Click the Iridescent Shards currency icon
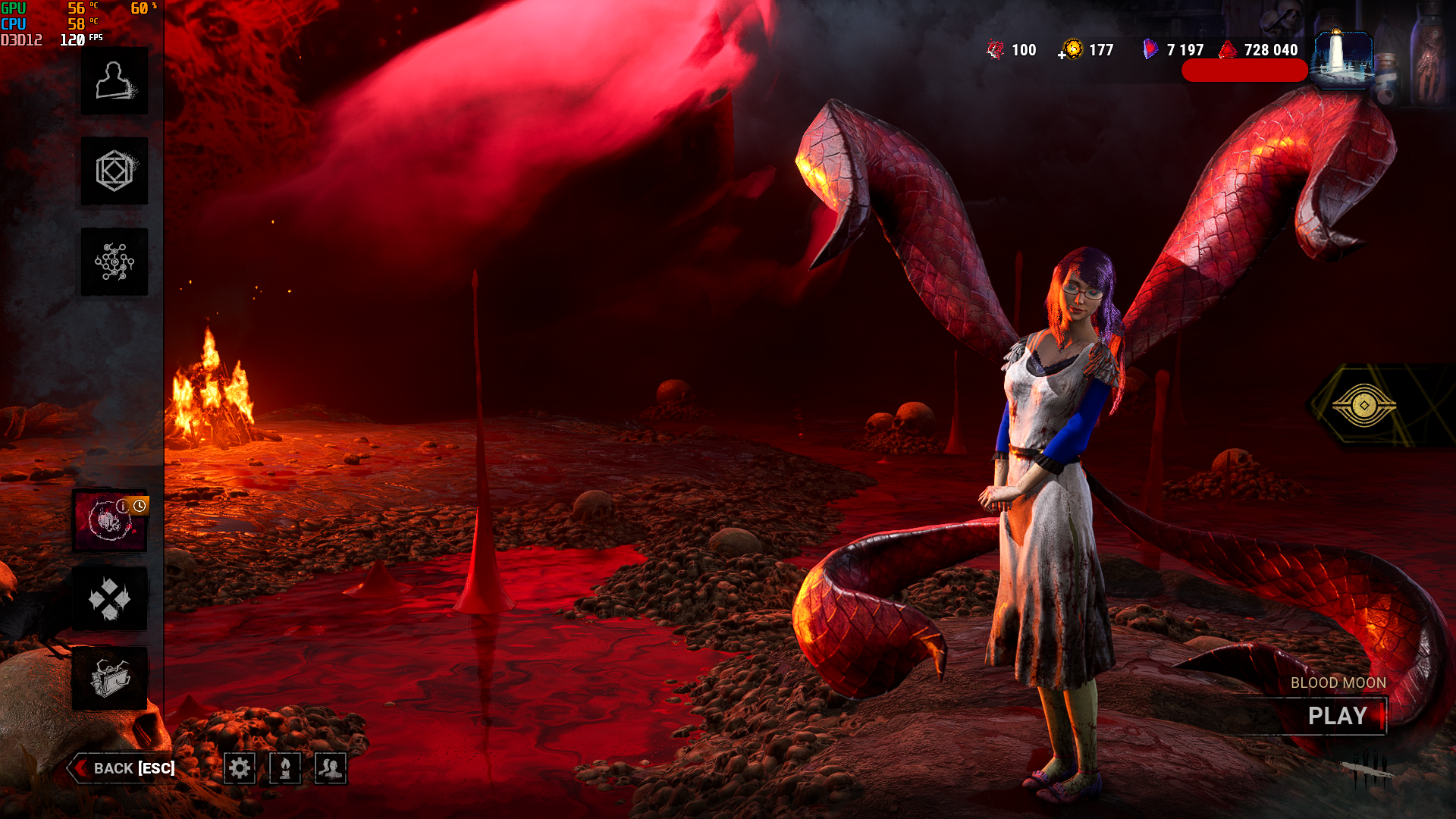 [1150, 50]
